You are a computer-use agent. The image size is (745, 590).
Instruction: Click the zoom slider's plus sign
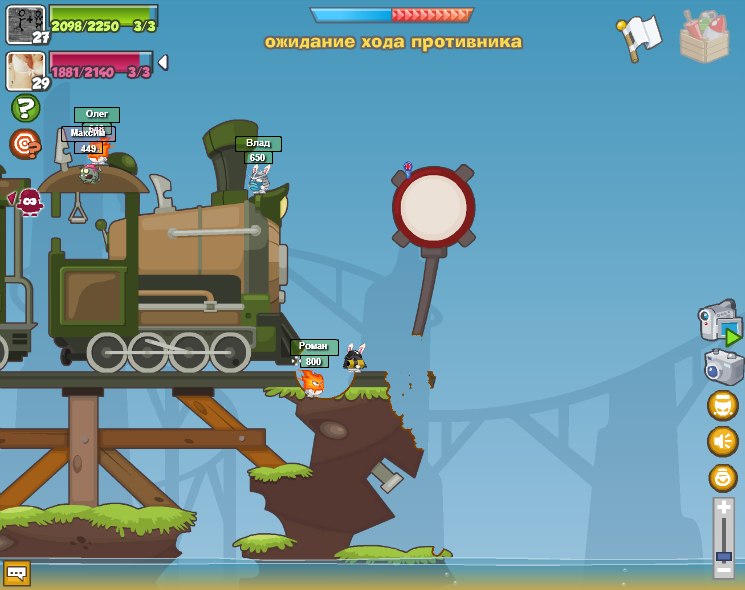coord(723,508)
